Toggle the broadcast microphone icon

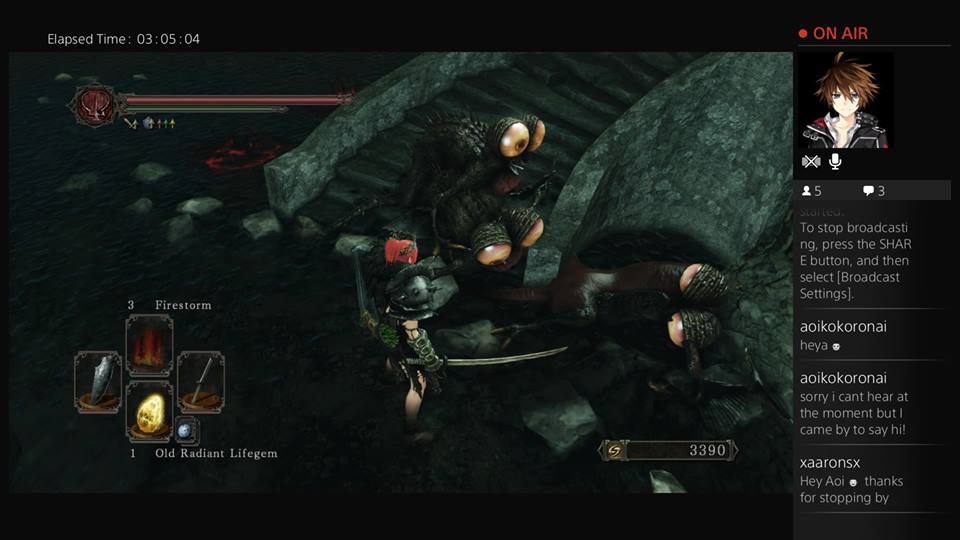(835, 161)
